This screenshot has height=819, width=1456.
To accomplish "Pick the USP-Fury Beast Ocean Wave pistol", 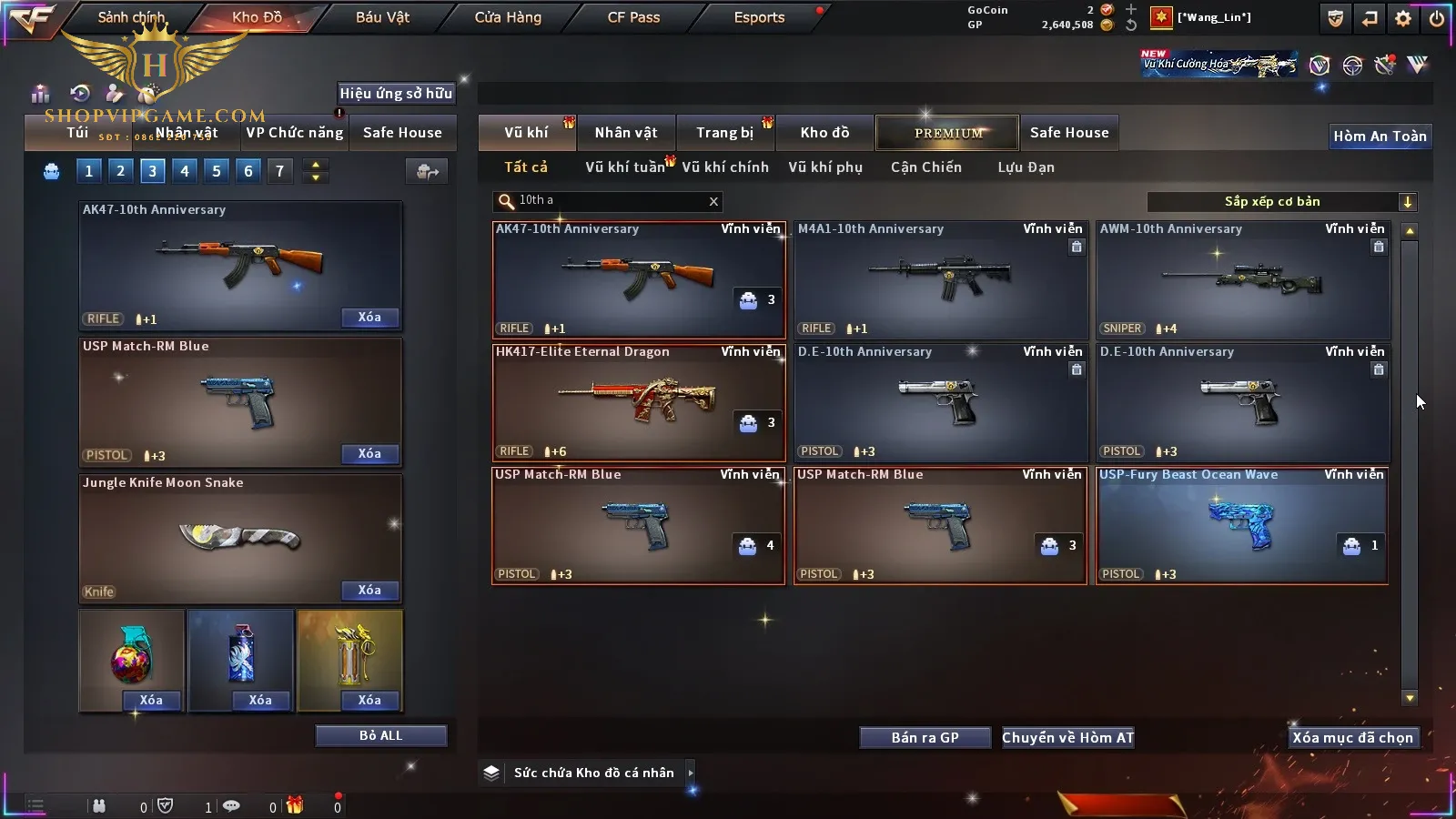I will click(x=1242, y=525).
